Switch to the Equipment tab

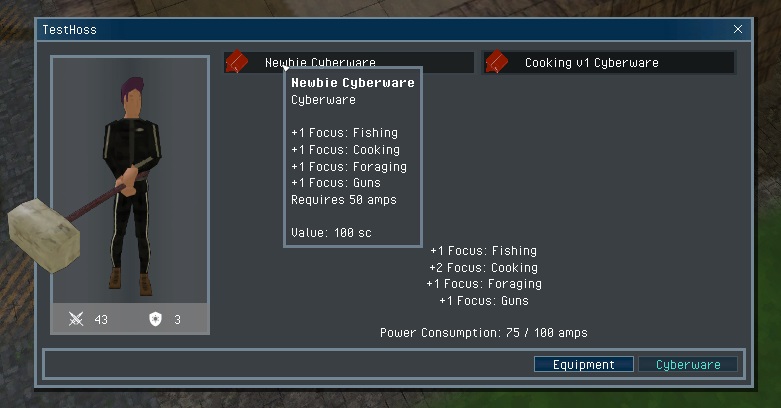click(x=583, y=365)
